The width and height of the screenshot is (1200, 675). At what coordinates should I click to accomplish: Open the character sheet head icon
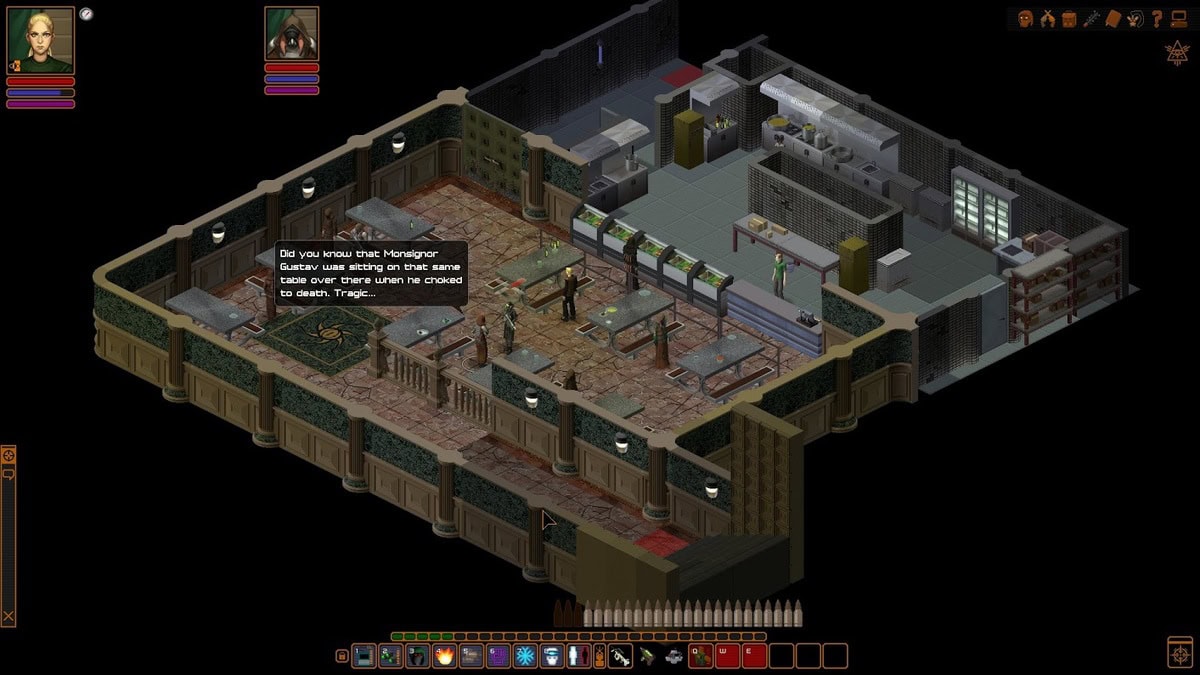(1025, 18)
